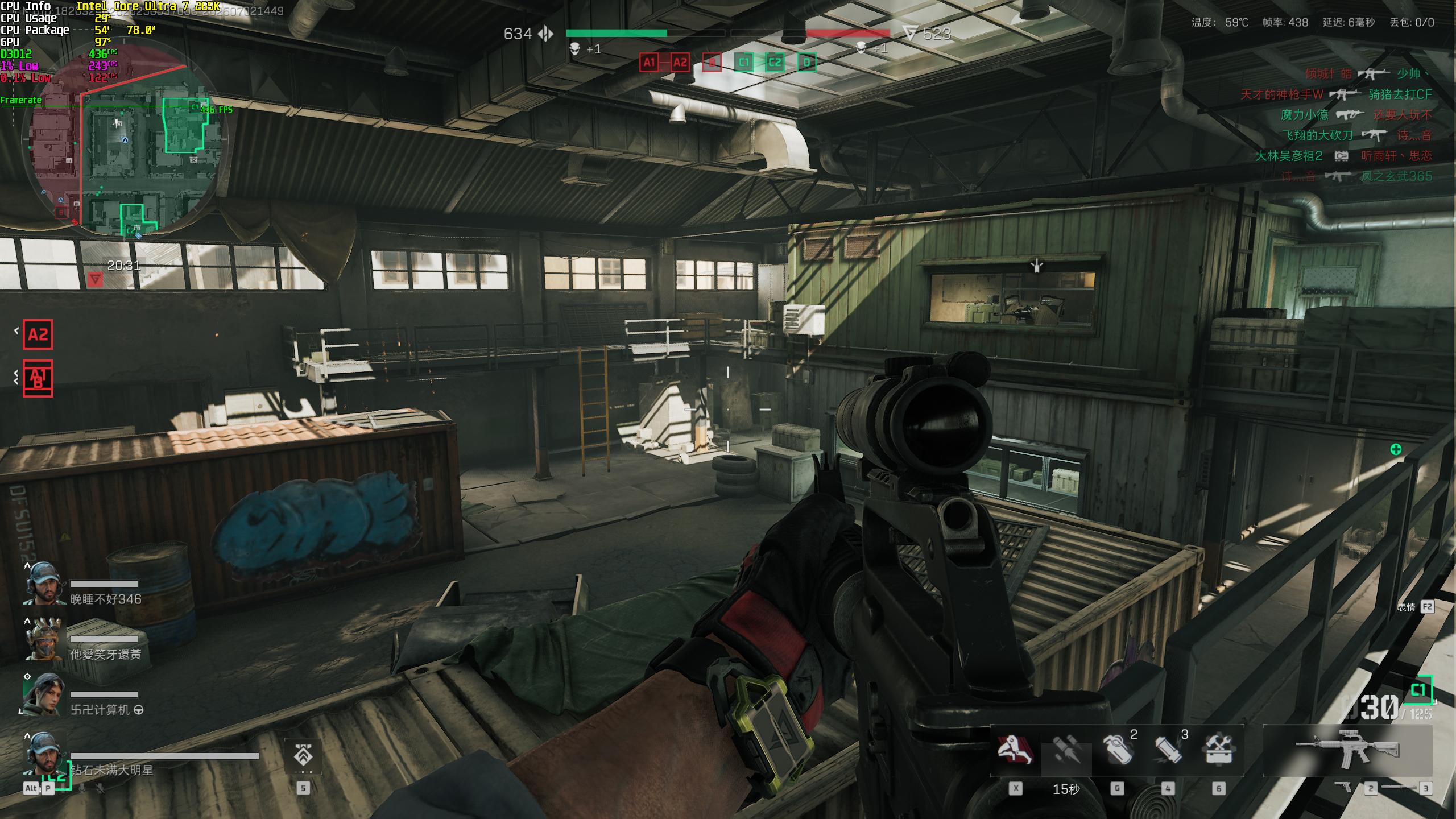Activate the red mechanical claw ability
1456x819 pixels.
pos(1015,750)
